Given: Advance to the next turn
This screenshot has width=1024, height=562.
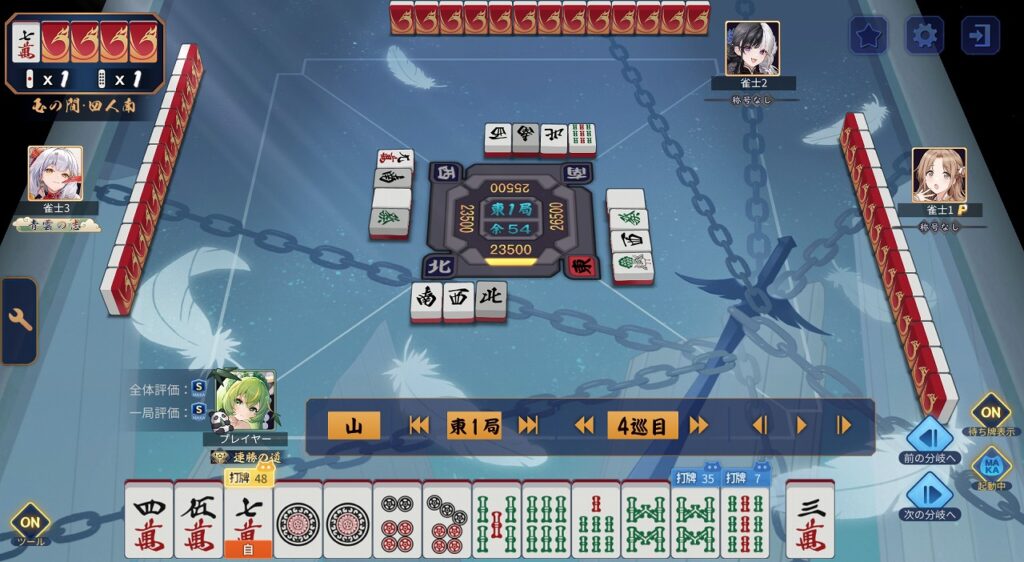Looking at the screenshot, I should tap(698, 426).
